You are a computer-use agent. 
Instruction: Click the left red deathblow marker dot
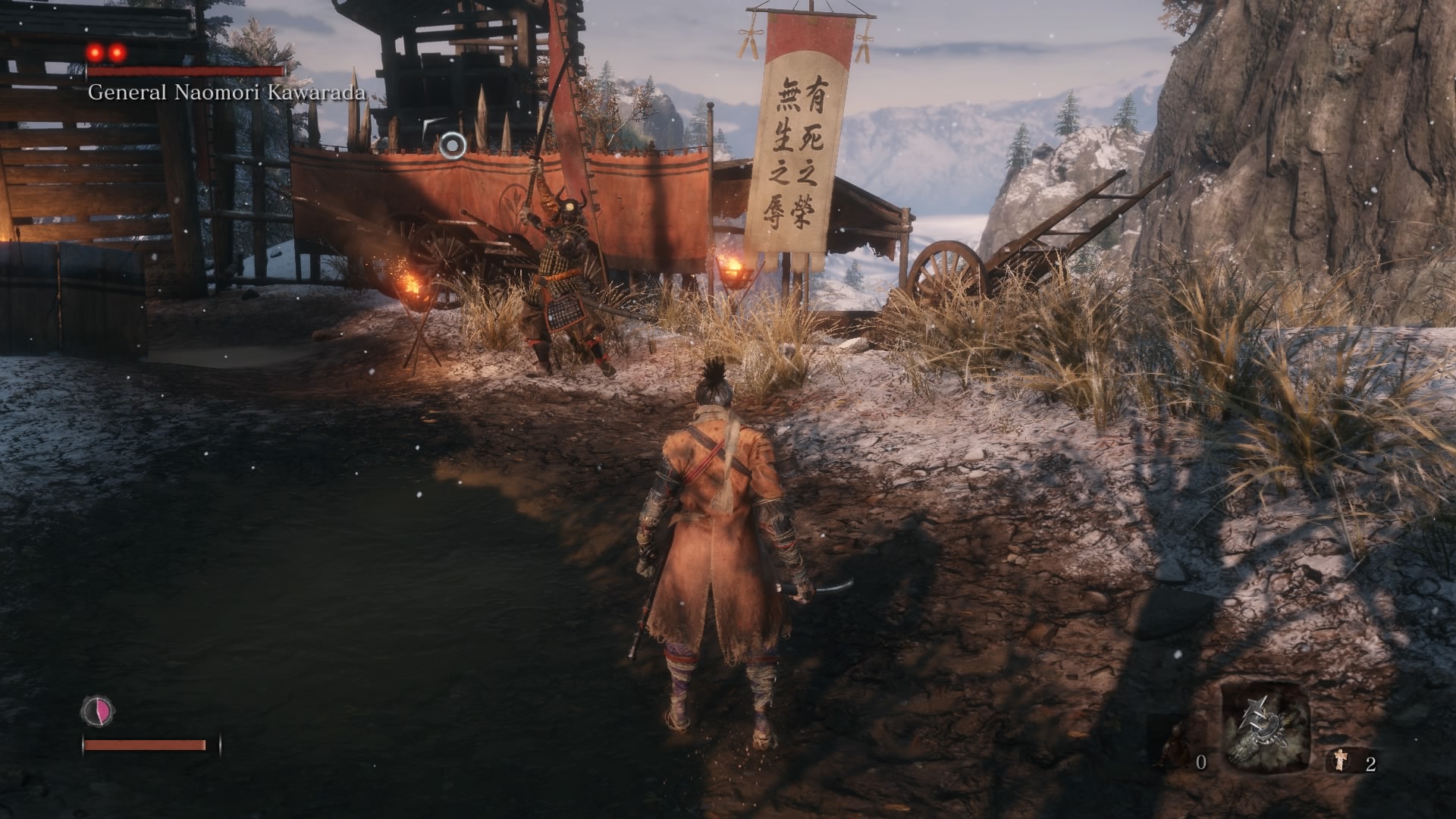93,52
